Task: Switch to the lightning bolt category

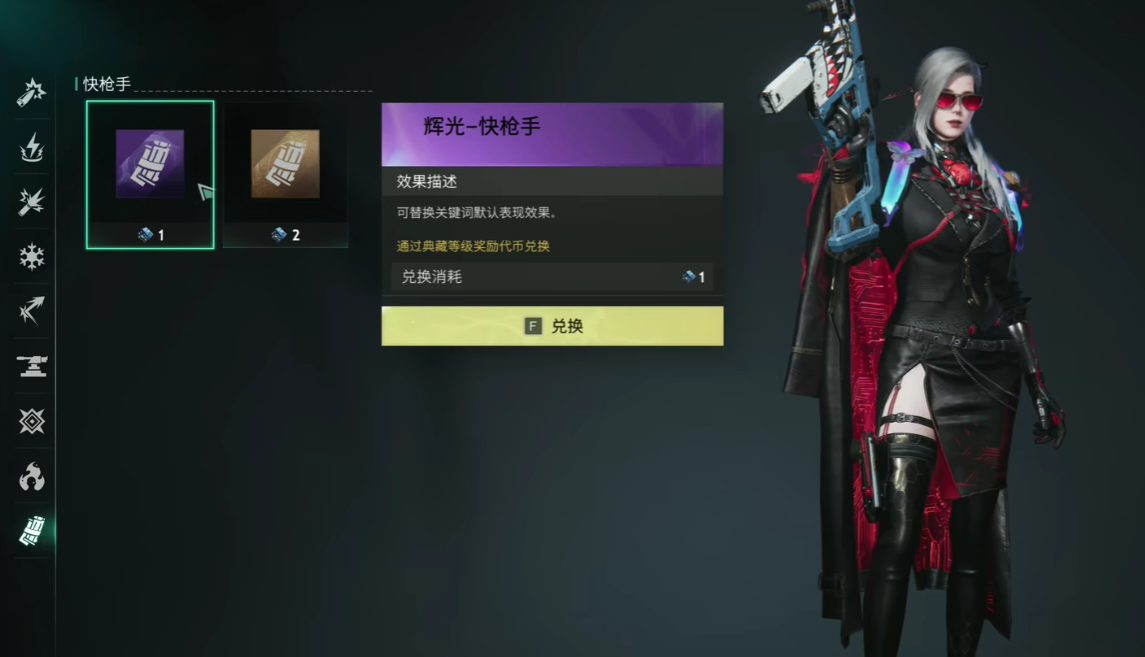Action: [x=32, y=149]
